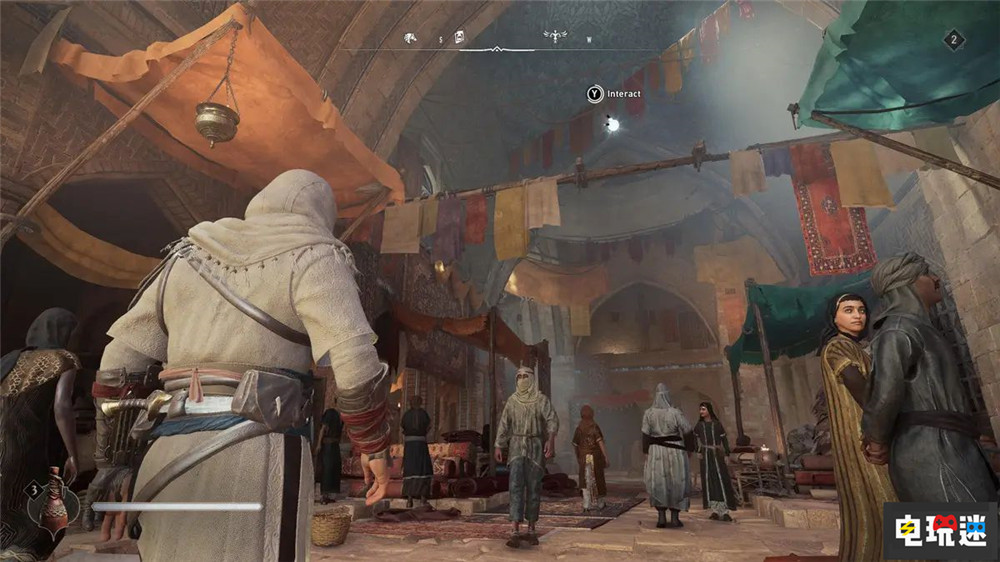Select the winged figure marker on the compass
This screenshot has width=1000, height=562.
point(554,37)
